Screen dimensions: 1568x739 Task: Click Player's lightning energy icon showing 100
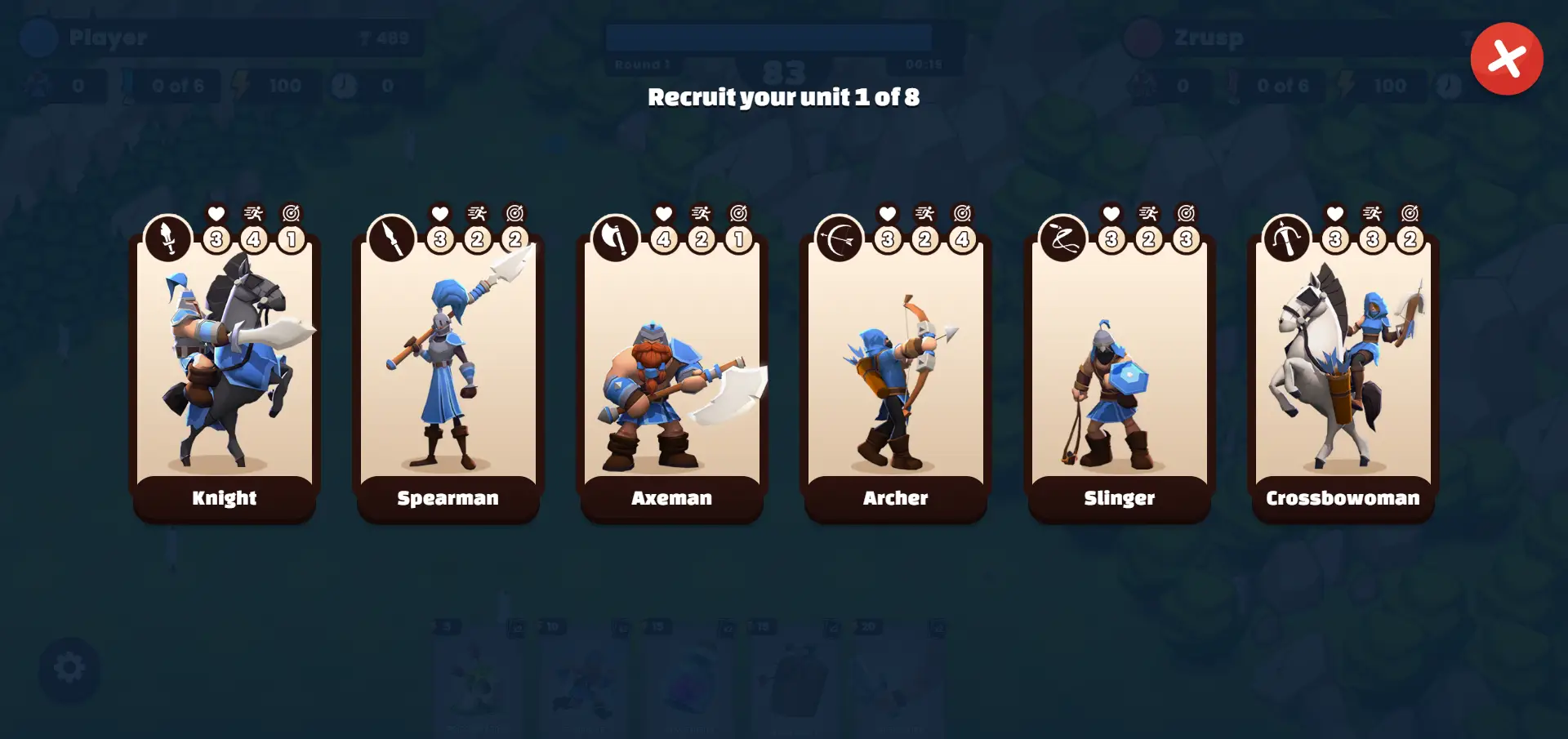point(240,85)
